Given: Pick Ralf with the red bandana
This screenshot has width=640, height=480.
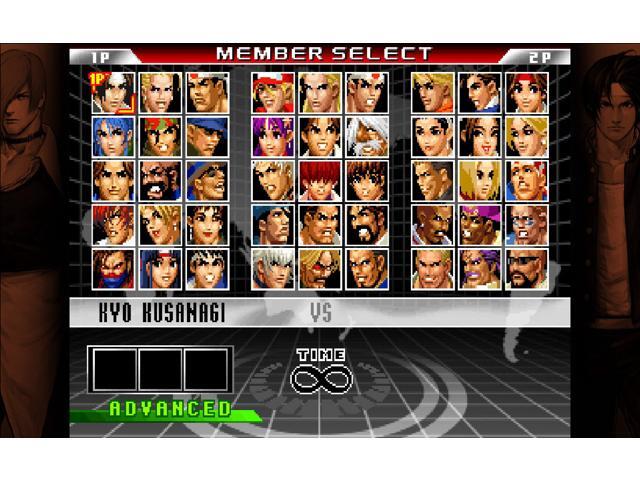Looking at the screenshot, I should [x=160, y=136].
